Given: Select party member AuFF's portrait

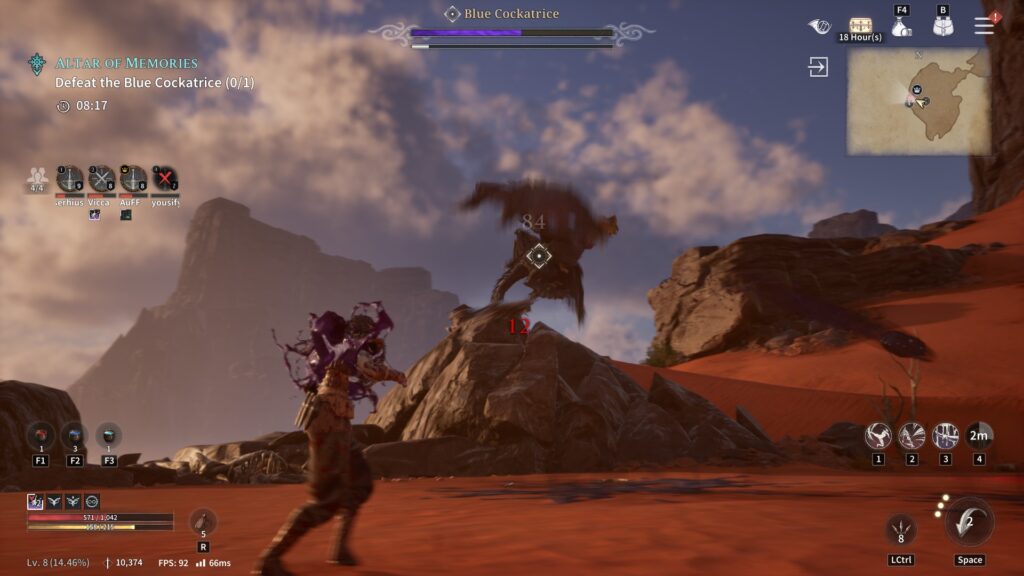Looking at the screenshot, I should (133, 179).
